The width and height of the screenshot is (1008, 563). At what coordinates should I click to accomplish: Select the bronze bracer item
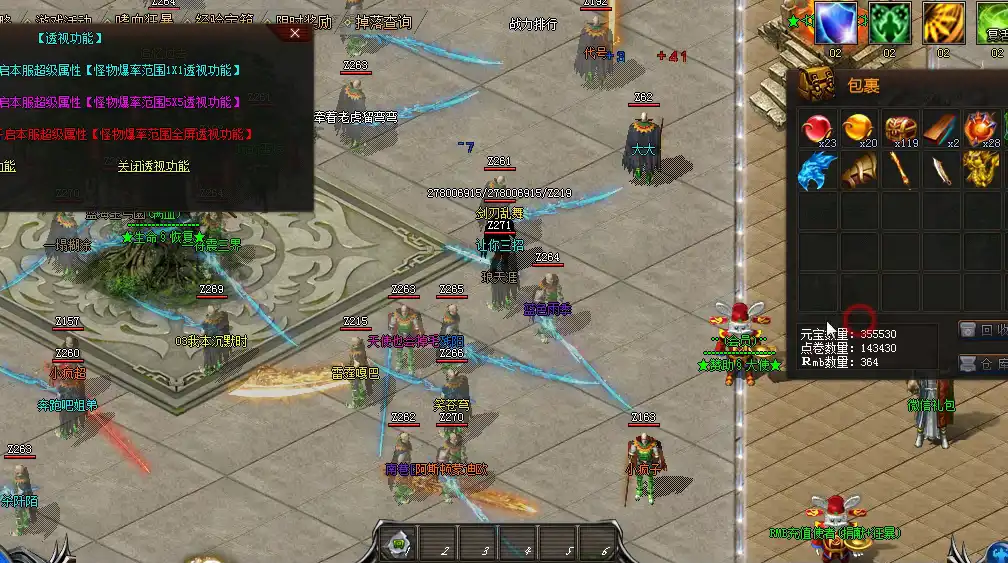tap(859, 171)
